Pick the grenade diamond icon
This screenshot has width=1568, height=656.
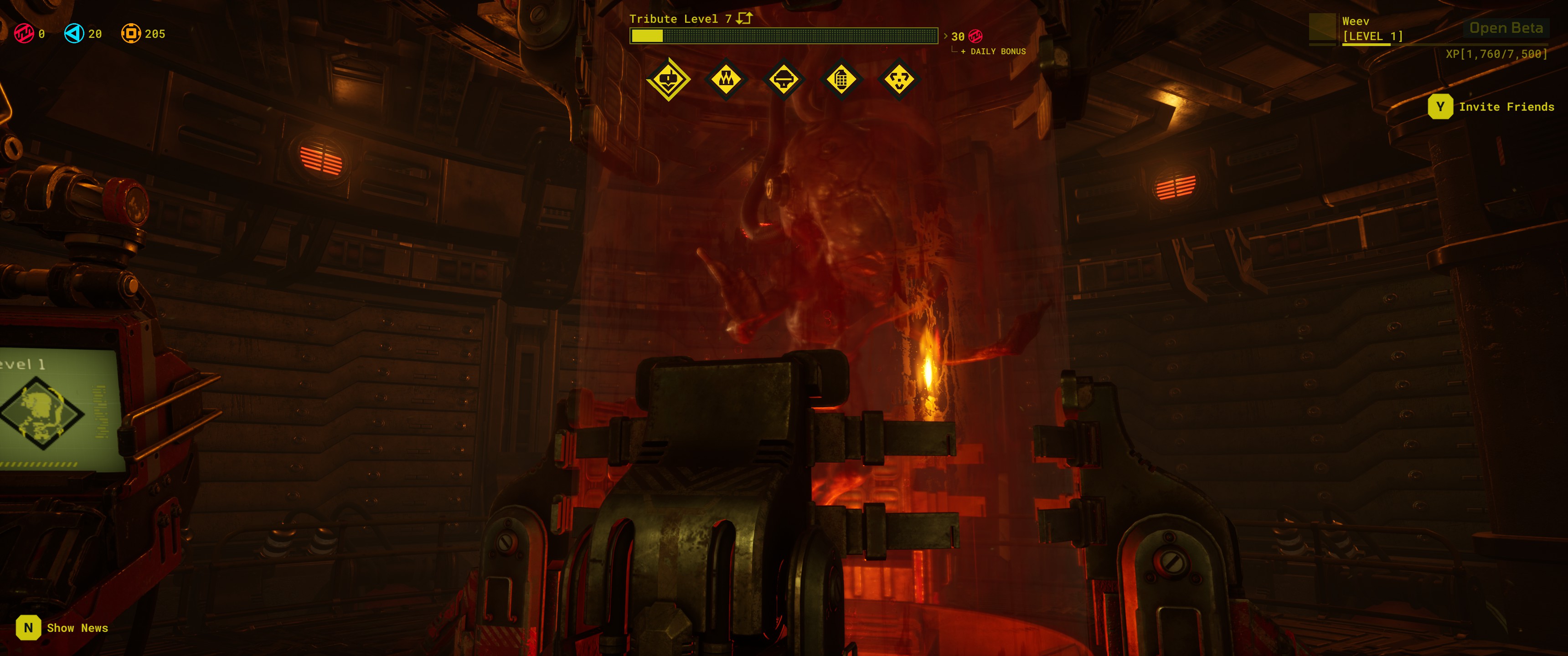pos(841,79)
